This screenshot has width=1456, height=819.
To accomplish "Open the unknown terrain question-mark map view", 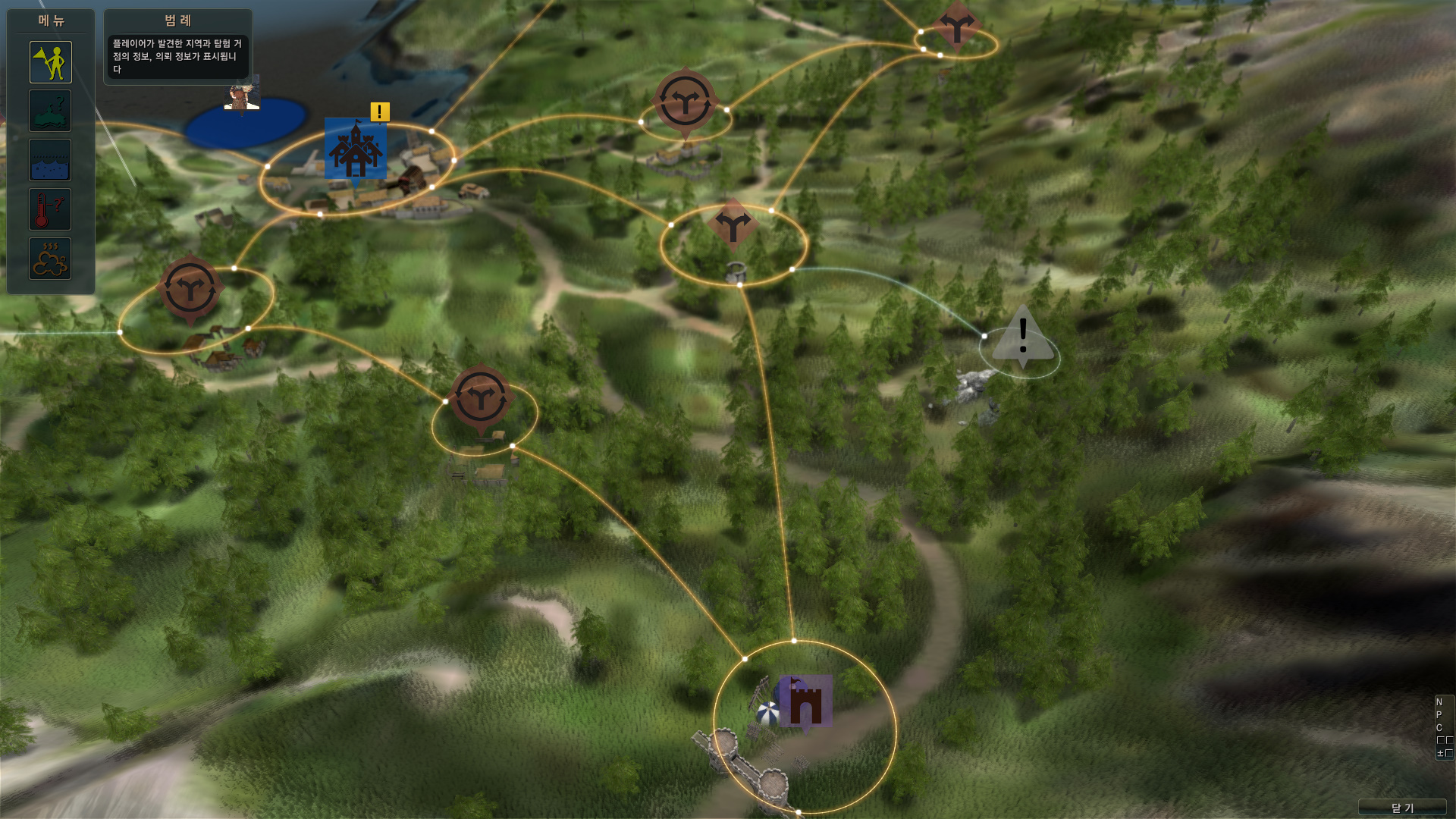I will 51,111.
